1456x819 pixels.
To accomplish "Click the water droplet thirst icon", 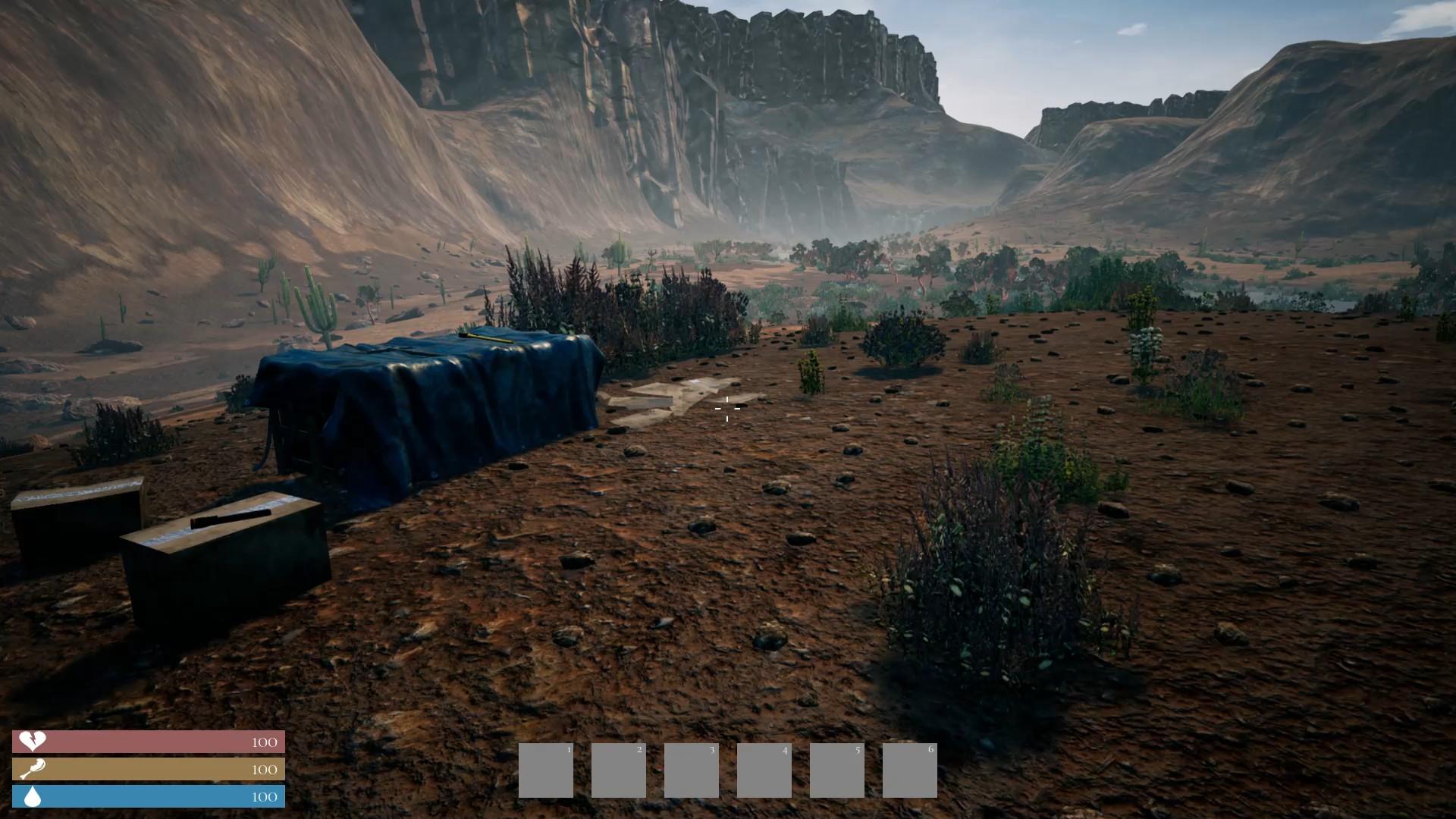I will (32, 797).
